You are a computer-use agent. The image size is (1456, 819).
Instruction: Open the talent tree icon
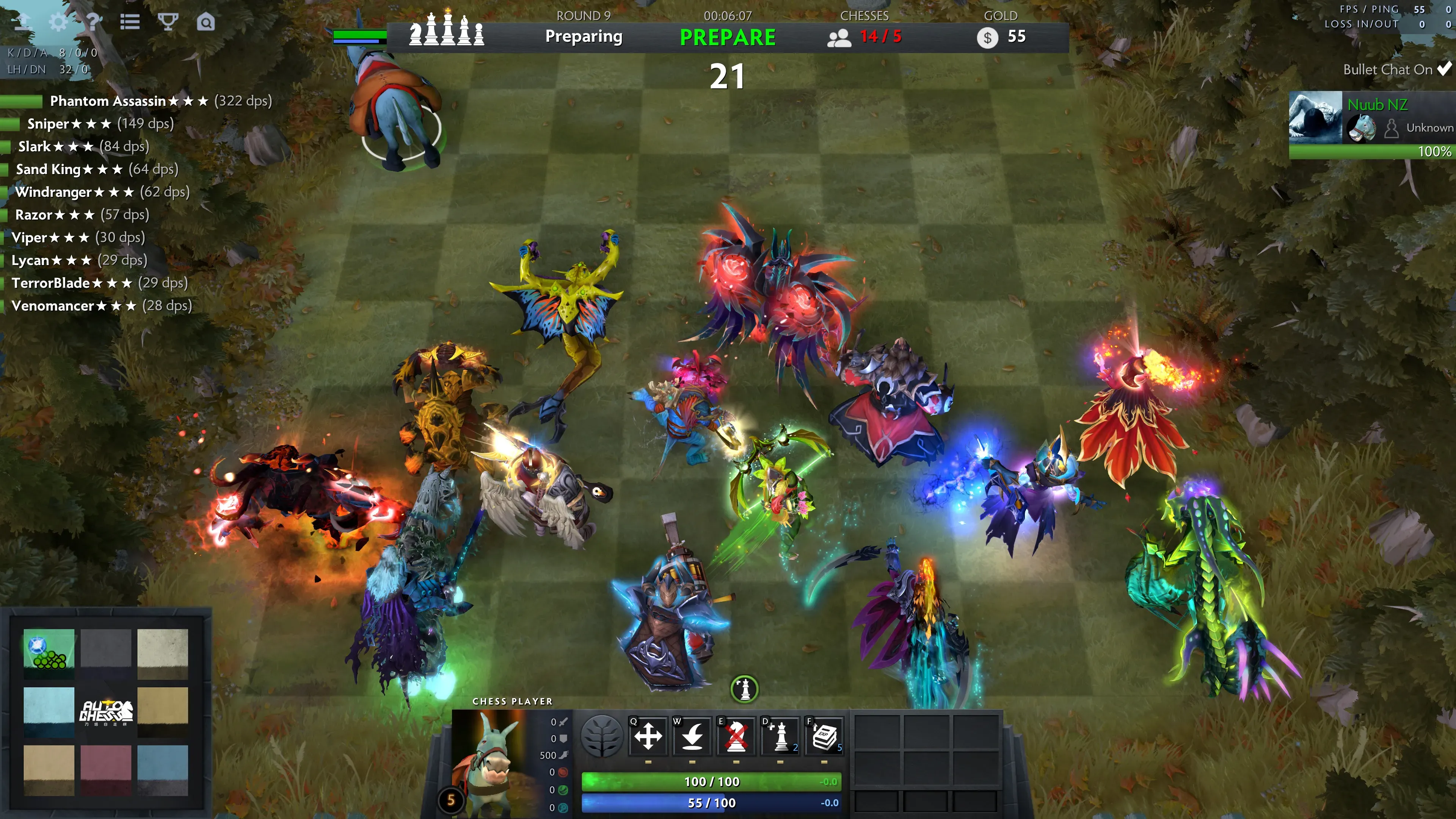[x=602, y=736]
